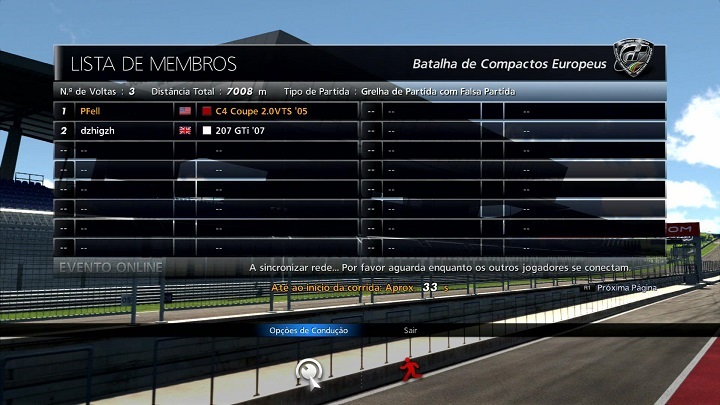Screen dimensions: 720x405
Task: Click the steering wheel driving options icon
Action: 311,372
